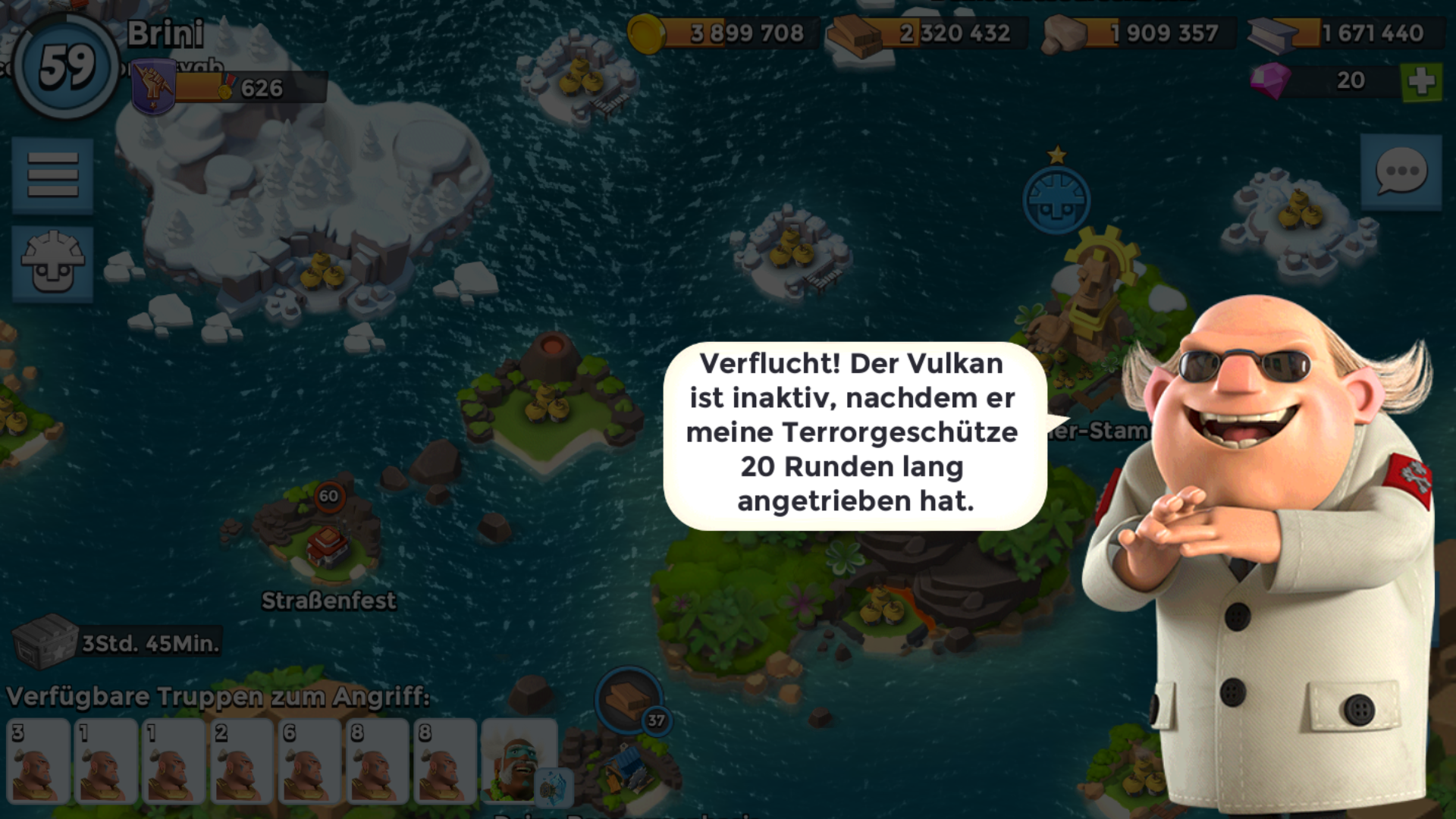1456x819 pixels.
Task: Tap the gold coin resource counter
Action: 724,33
